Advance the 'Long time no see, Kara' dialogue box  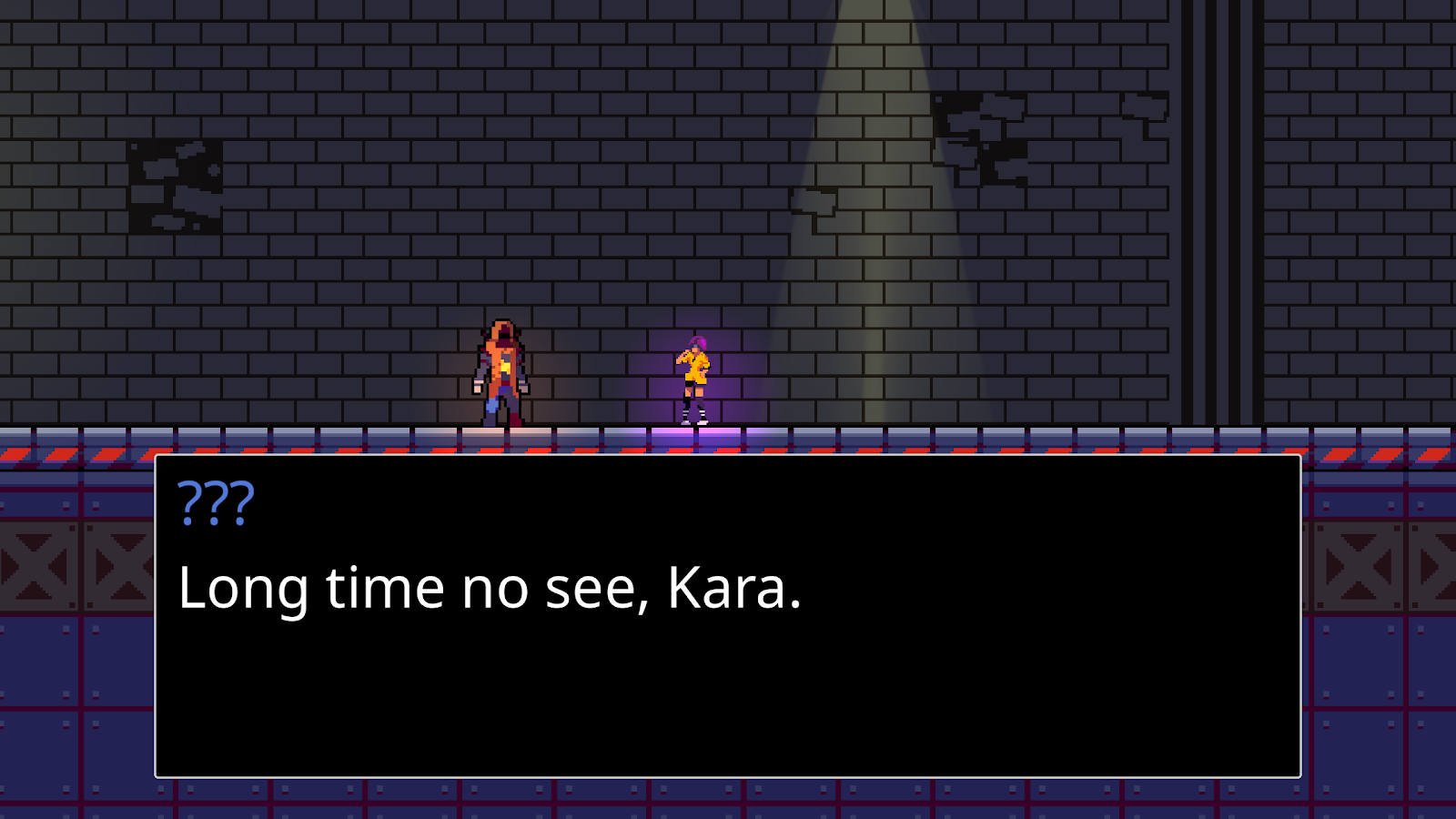click(728, 616)
